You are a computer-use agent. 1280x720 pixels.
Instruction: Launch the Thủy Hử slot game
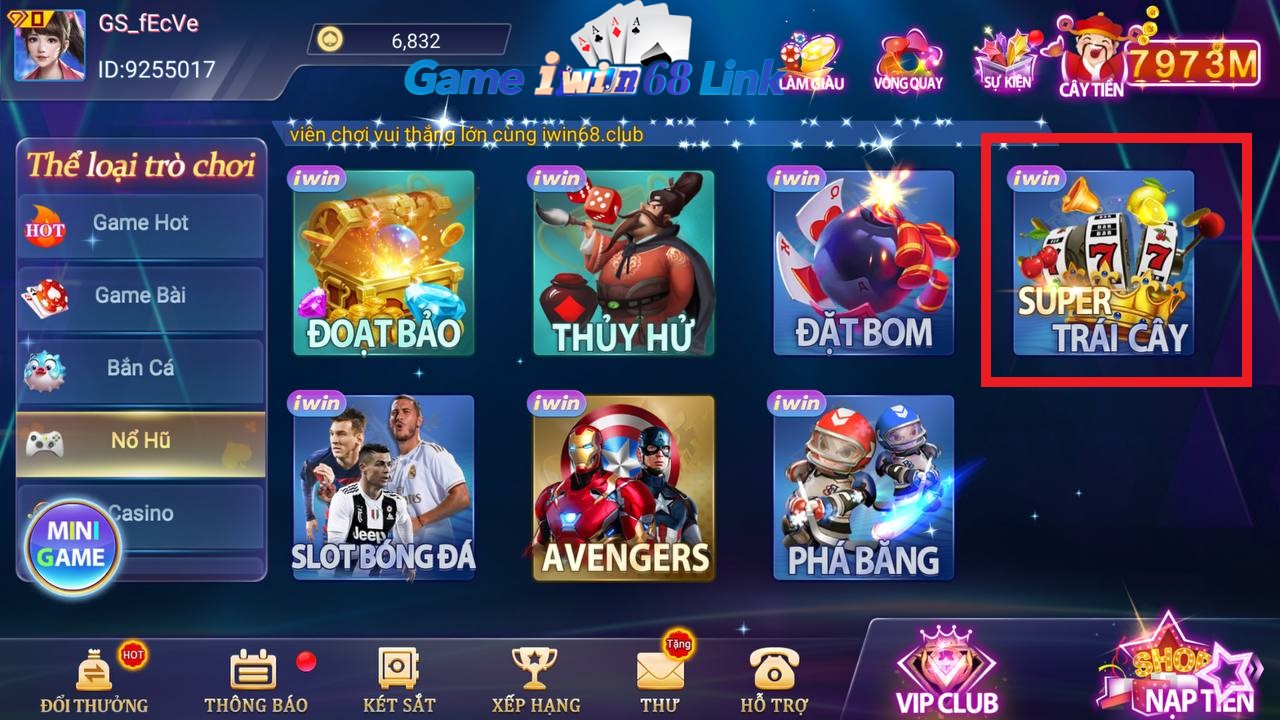623,264
